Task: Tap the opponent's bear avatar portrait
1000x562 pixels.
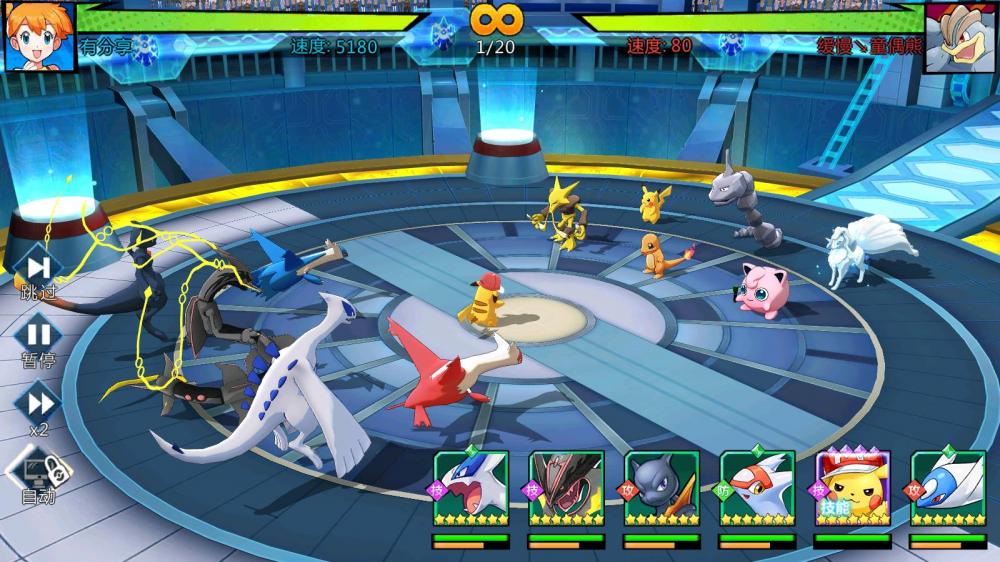Action: click(x=960, y=37)
